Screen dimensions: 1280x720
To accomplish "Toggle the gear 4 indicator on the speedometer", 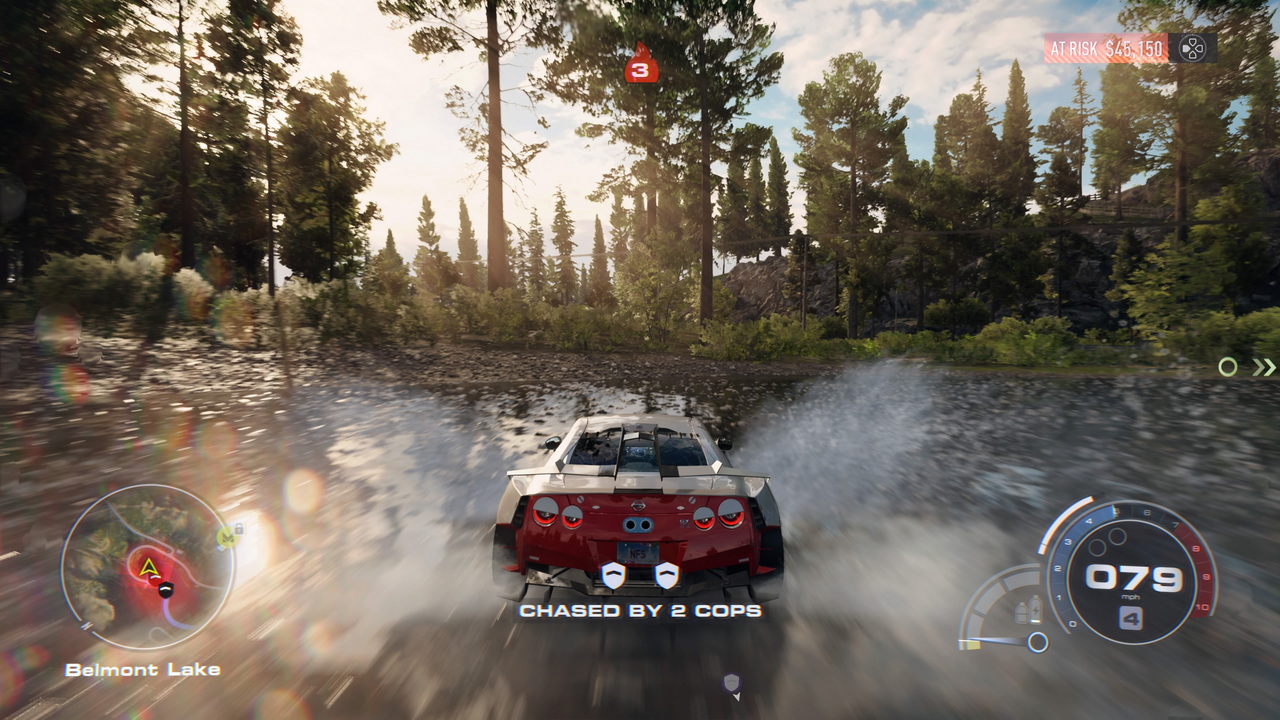I will pyautogui.click(x=1132, y=616).
